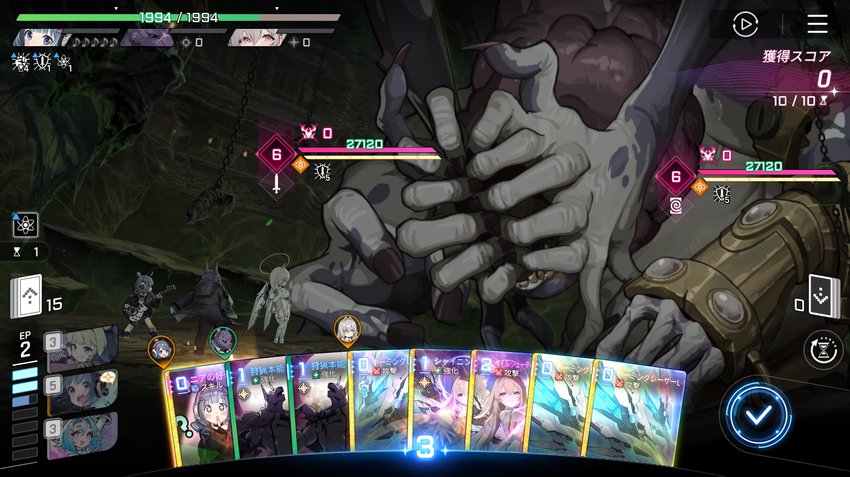Tap the blue-eyed party leader portrait
This screenshot has width=850, height=477.
click(x=38, y=38)
